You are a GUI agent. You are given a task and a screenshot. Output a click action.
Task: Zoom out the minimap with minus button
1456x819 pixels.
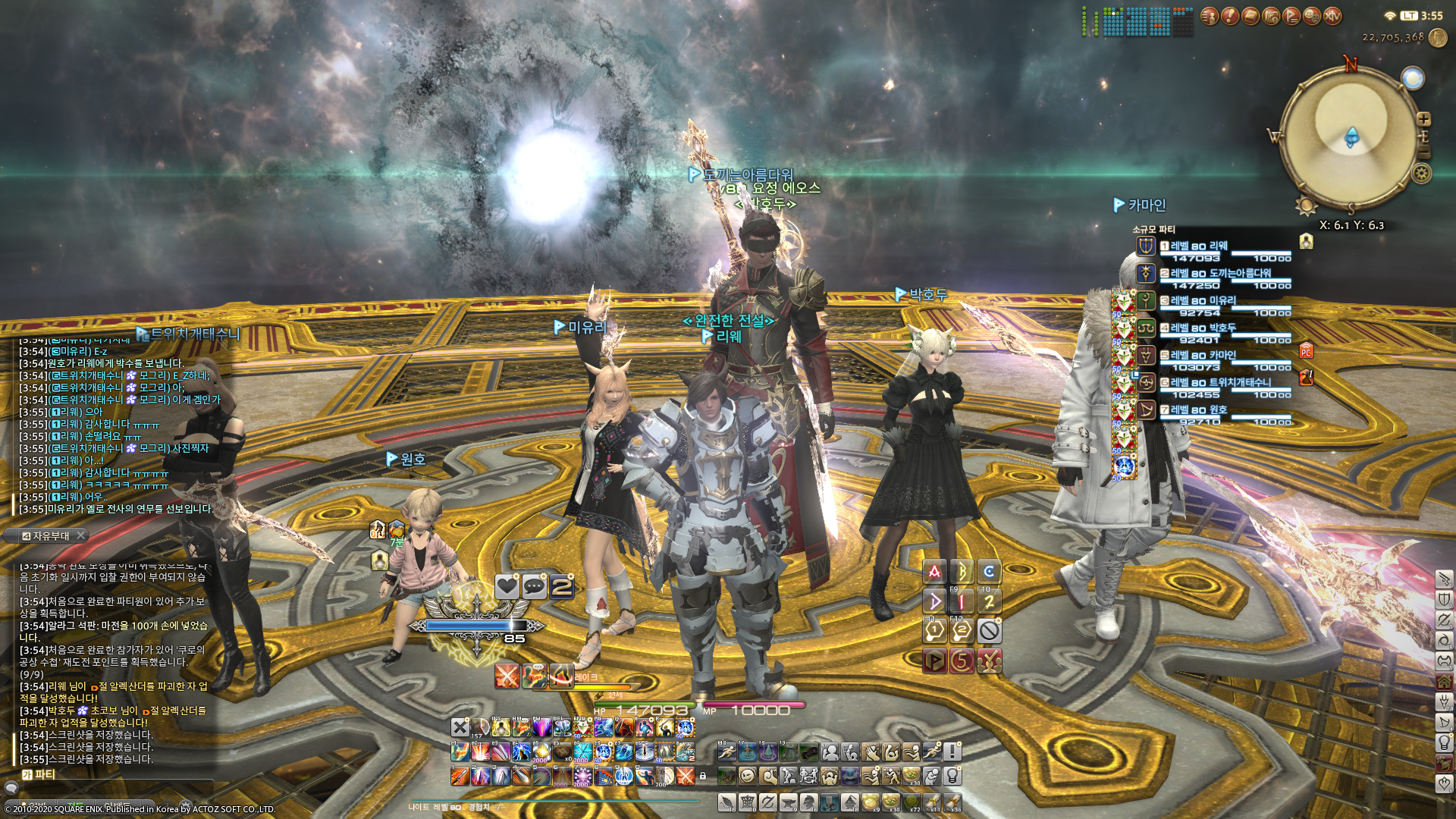pos(1424,152)
